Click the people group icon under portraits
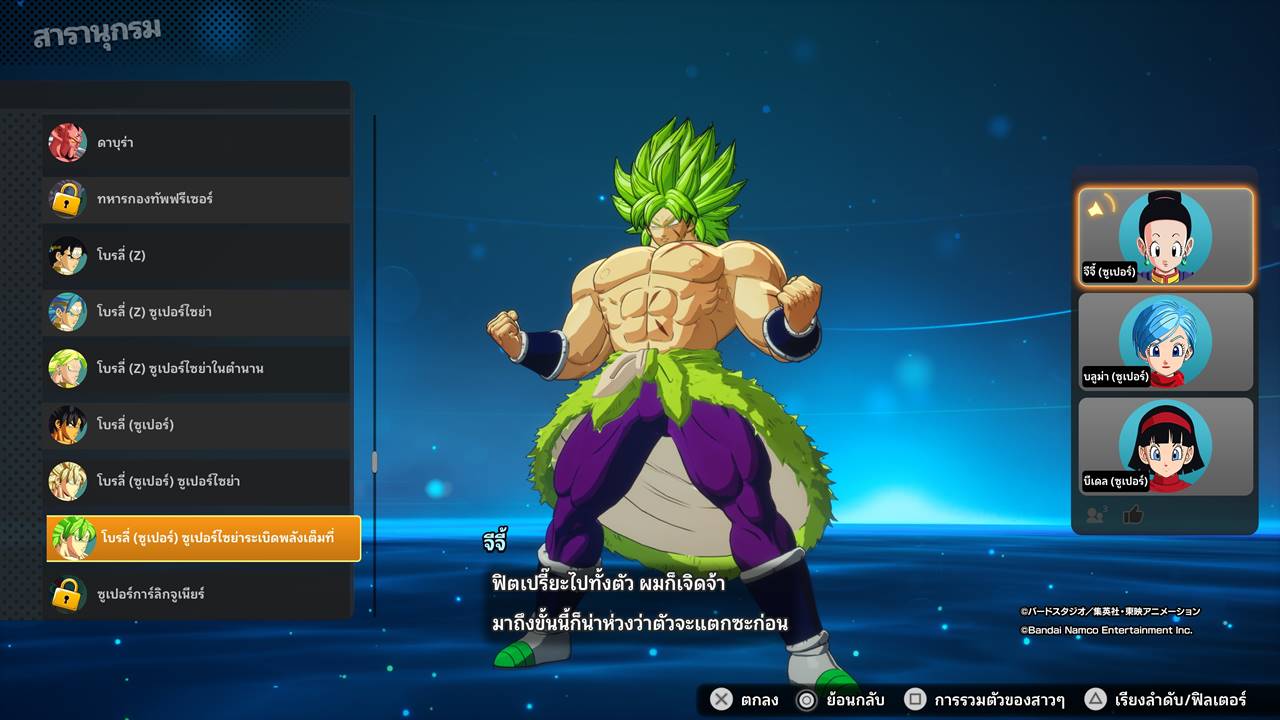 [1096, 515]
